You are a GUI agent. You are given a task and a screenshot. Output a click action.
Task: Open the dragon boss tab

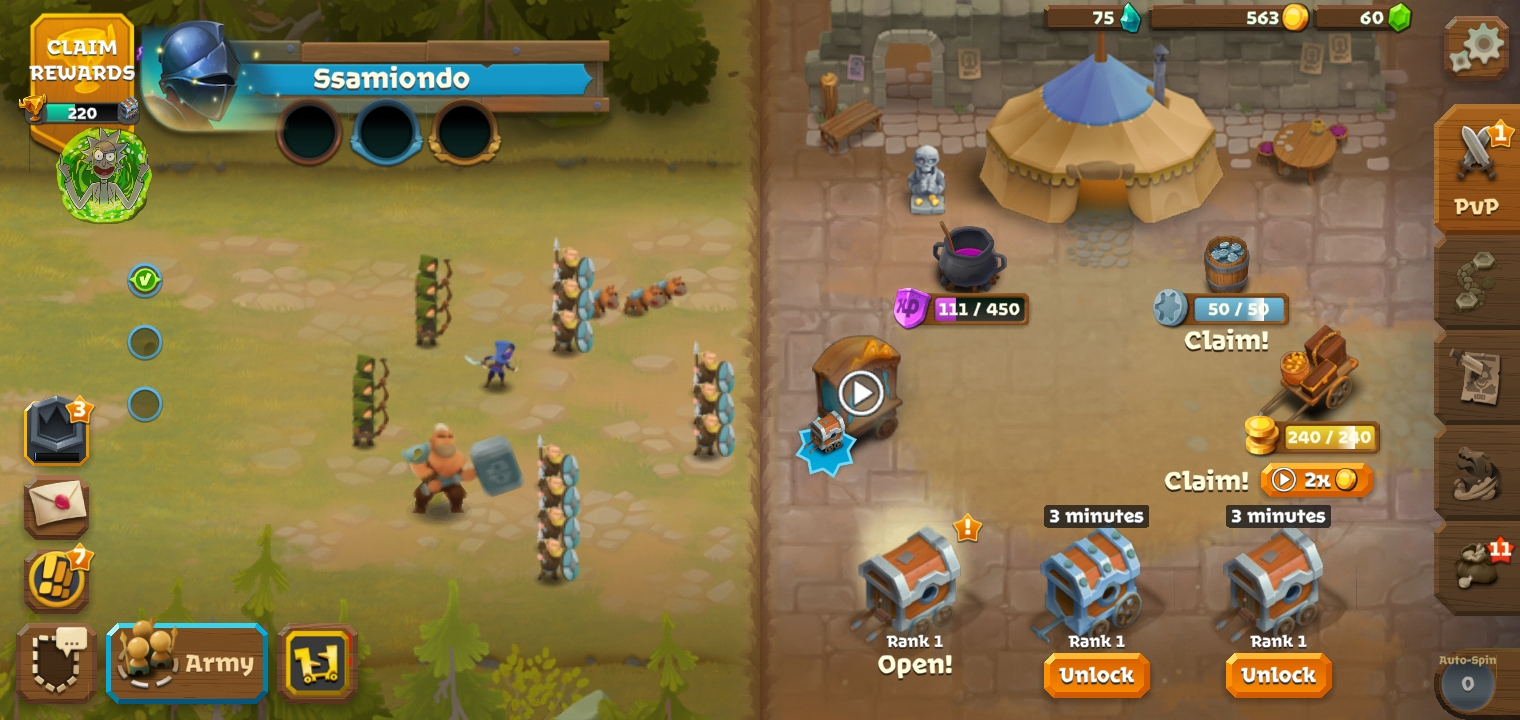[1477, 473]
